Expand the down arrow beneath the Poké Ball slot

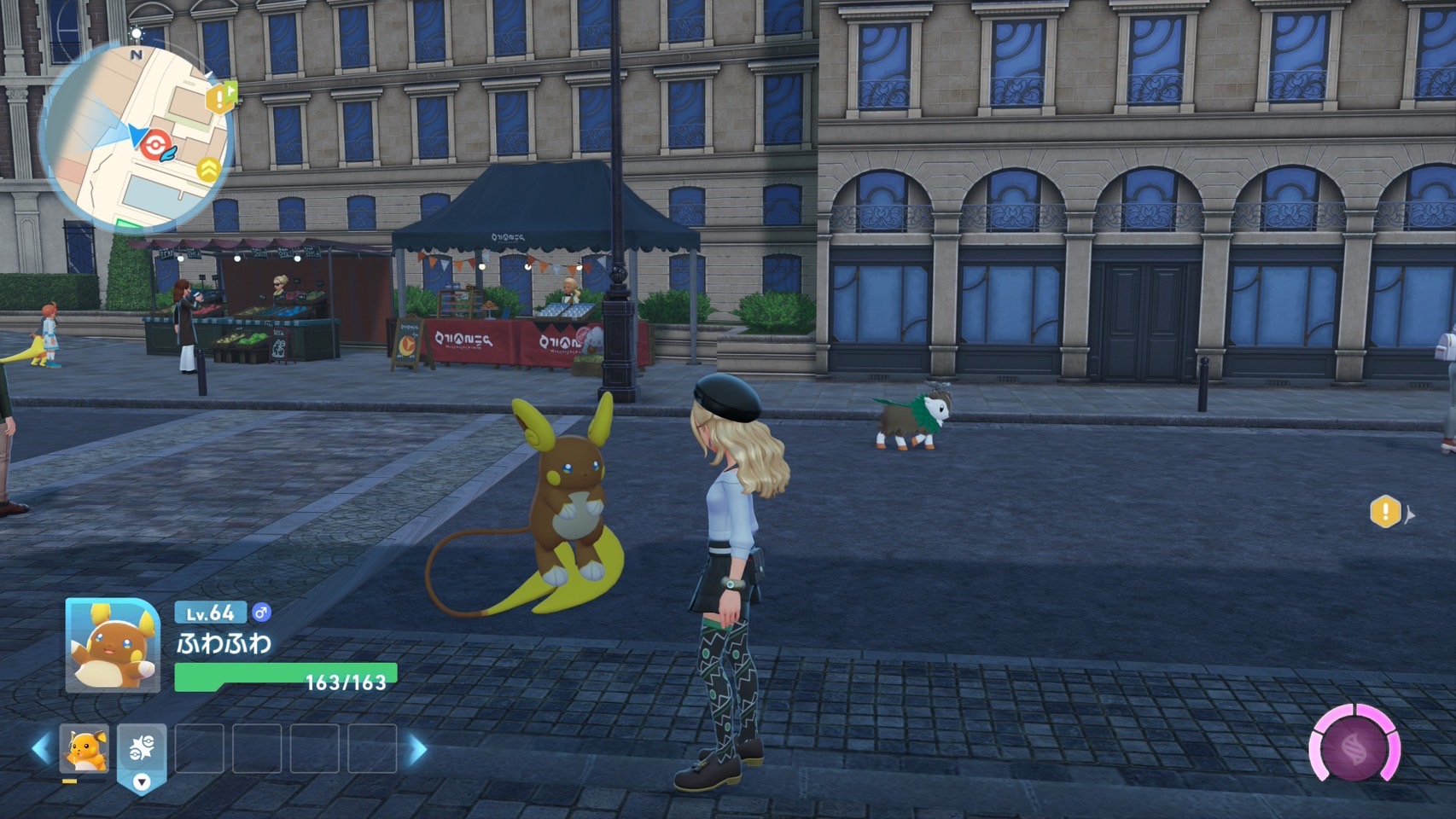(141, 780)
